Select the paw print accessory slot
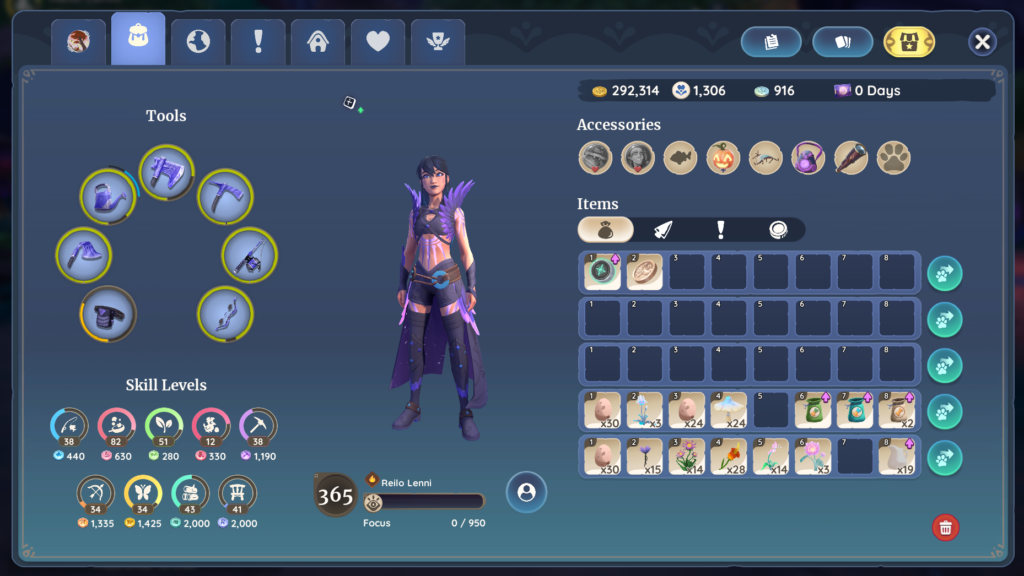 (893, 157)
